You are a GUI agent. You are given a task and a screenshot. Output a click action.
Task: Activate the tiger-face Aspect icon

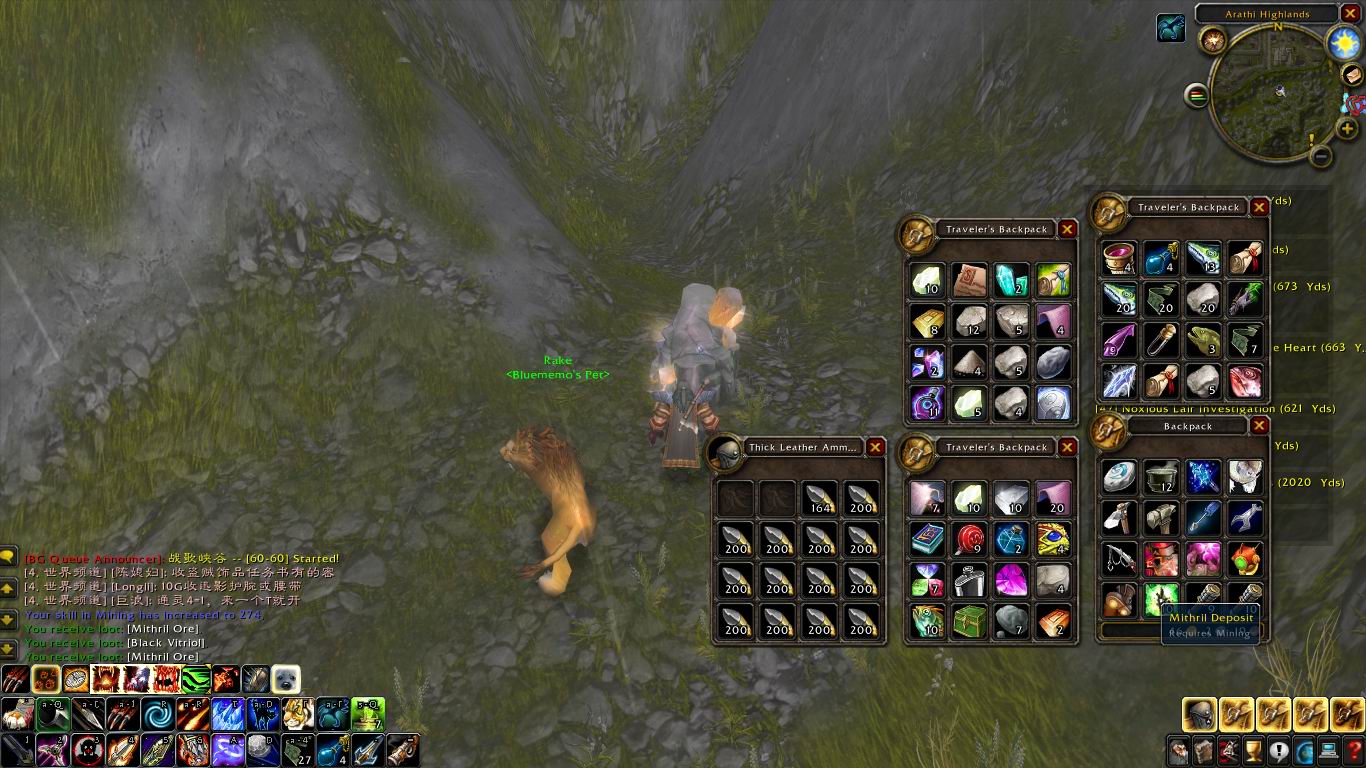click(x=297, y=715)
